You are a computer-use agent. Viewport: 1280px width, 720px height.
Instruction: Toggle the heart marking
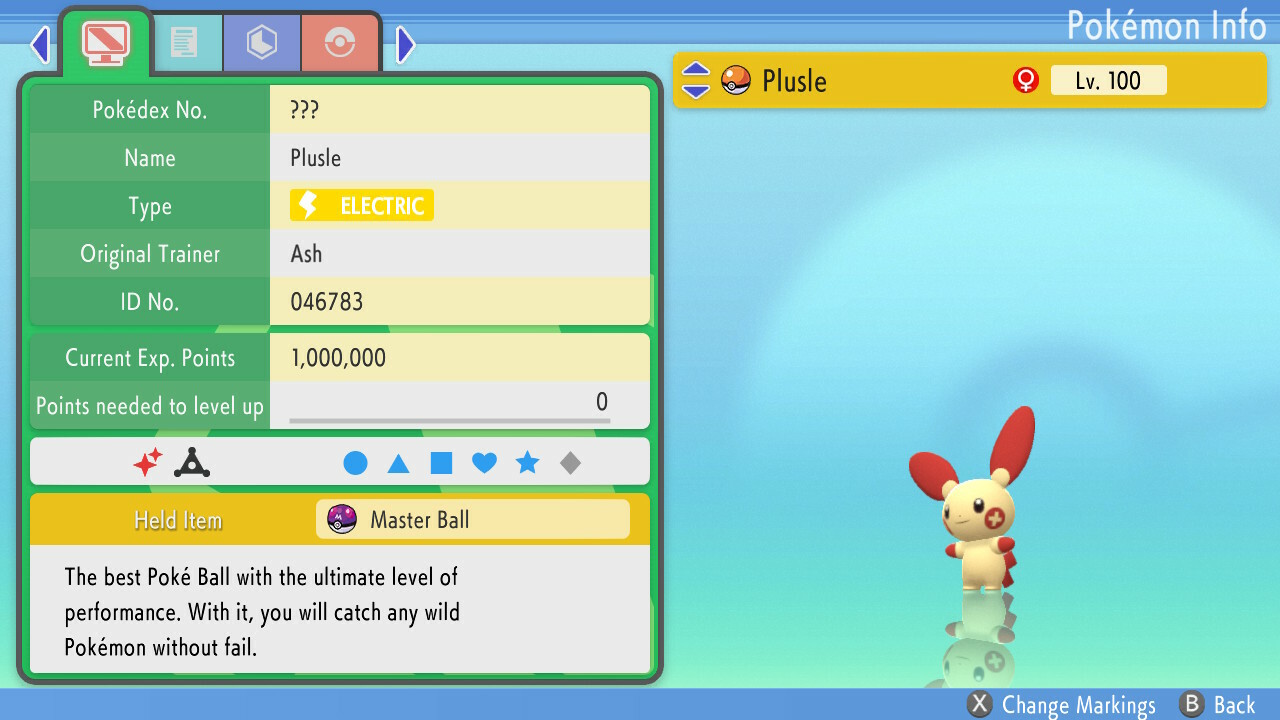[x=484, y=463]
